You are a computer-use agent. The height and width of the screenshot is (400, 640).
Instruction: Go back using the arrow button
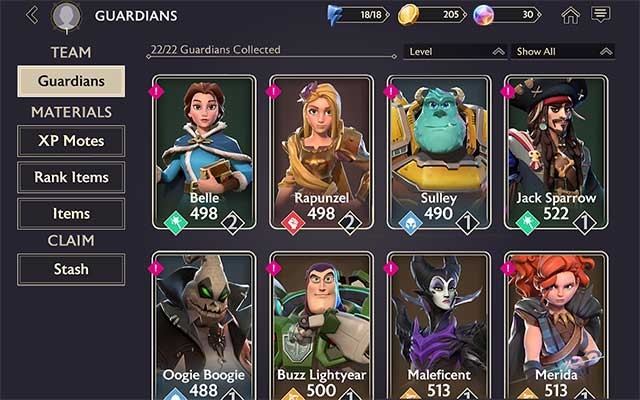[x=32, y=15]
